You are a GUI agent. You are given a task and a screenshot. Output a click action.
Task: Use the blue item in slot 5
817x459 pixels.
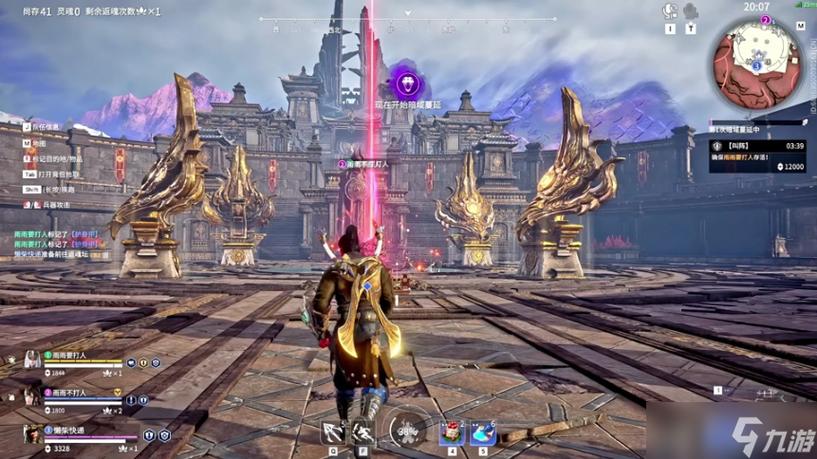(x=483, y=432)
